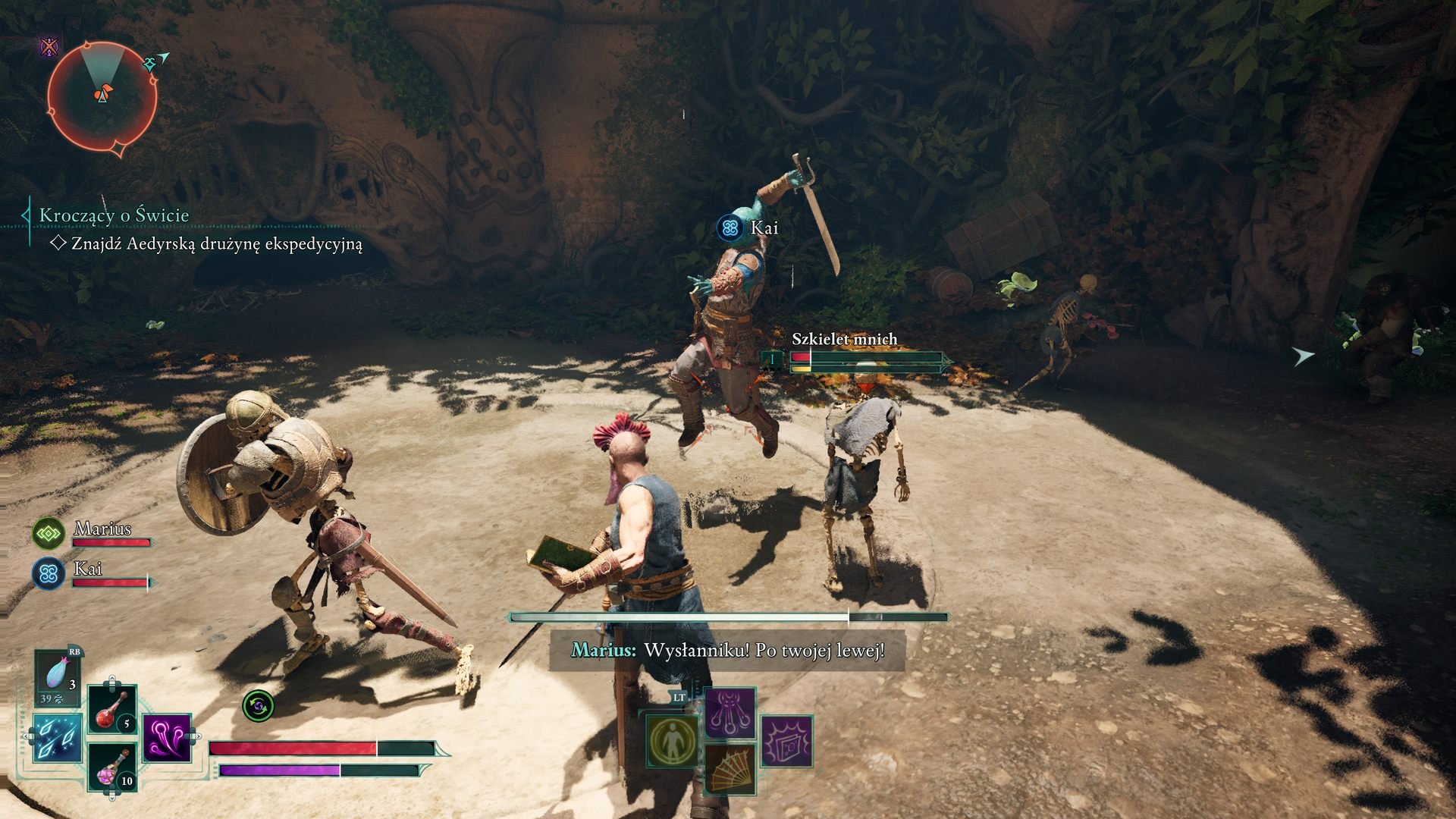
Task: Cast the purple three-missile spell
Action: [730, 714]
